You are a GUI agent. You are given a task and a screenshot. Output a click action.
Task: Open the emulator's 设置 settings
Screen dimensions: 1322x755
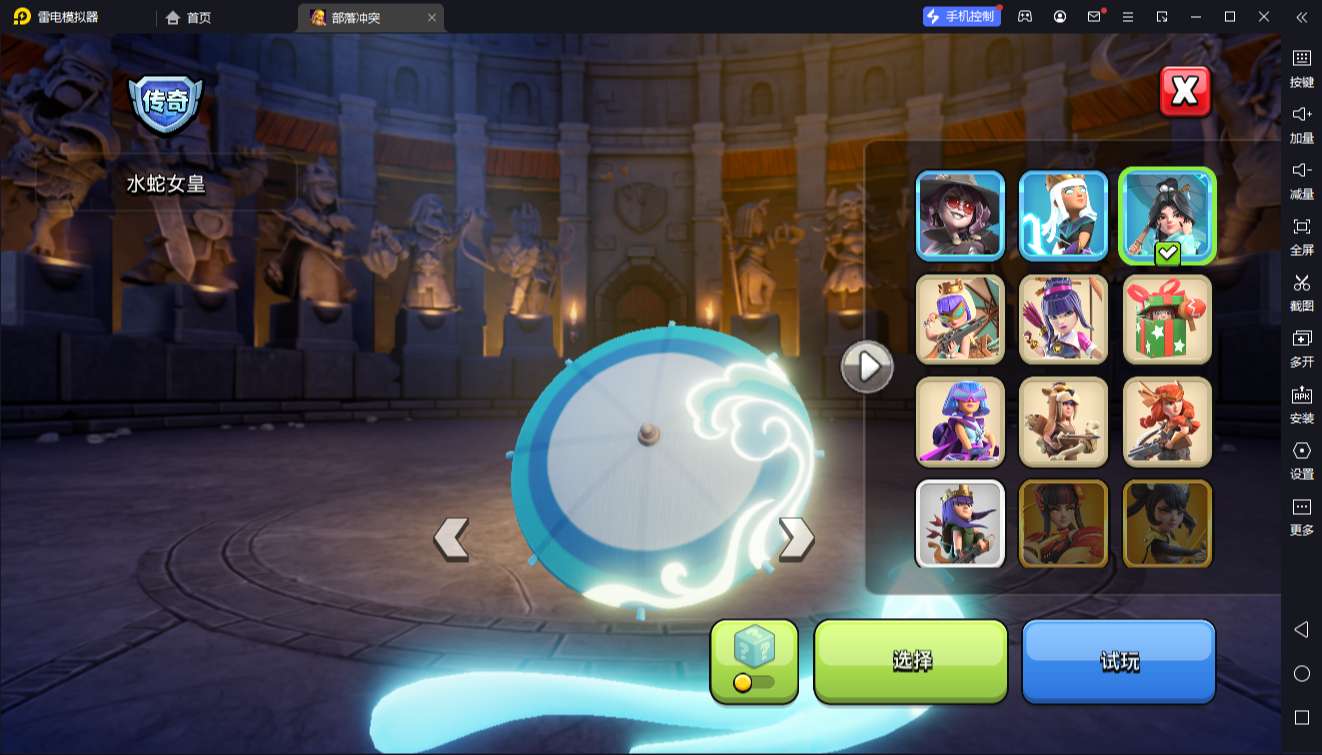pos(1301,459)
